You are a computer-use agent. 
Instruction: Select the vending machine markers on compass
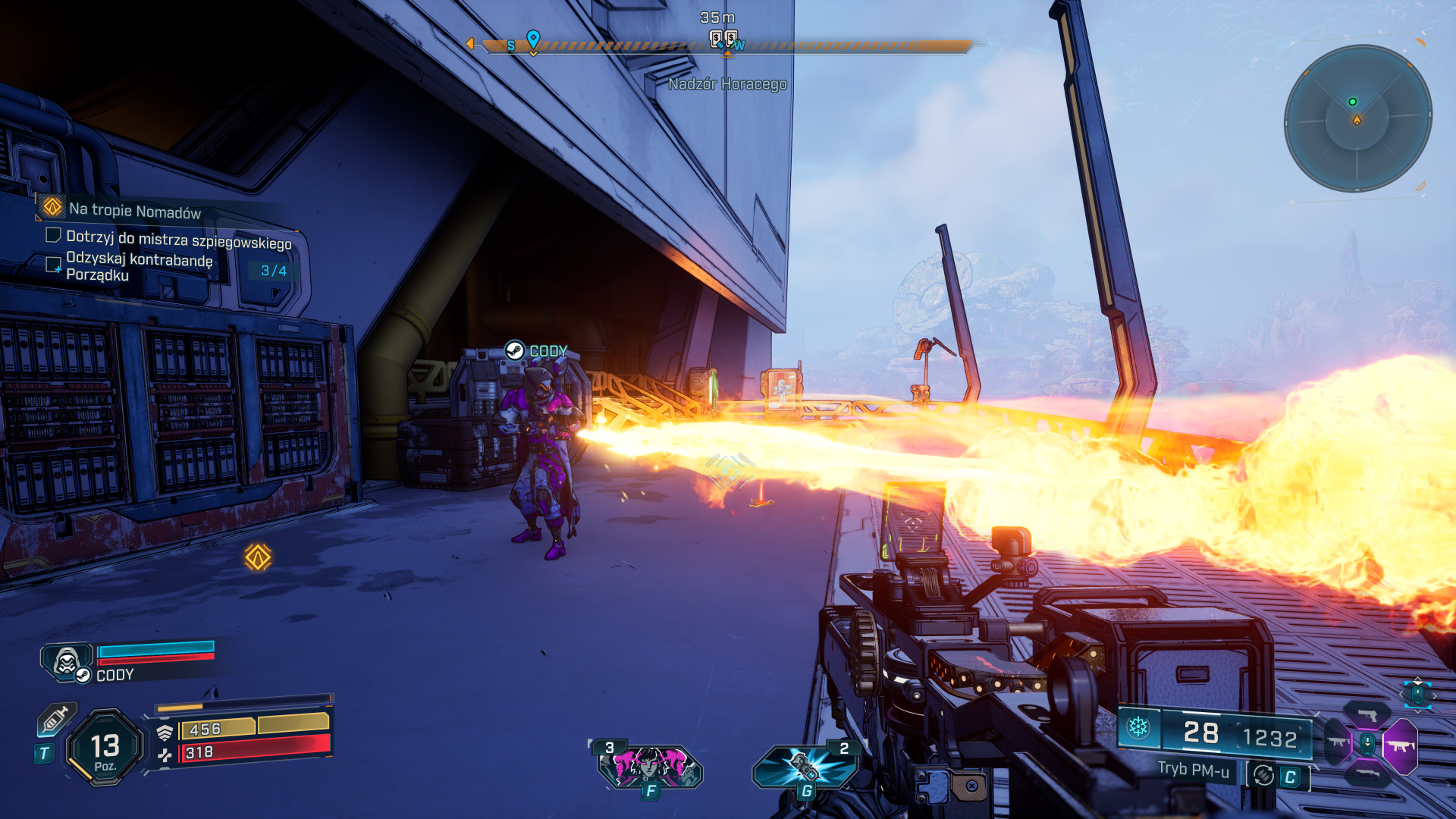tap(723, 38)
